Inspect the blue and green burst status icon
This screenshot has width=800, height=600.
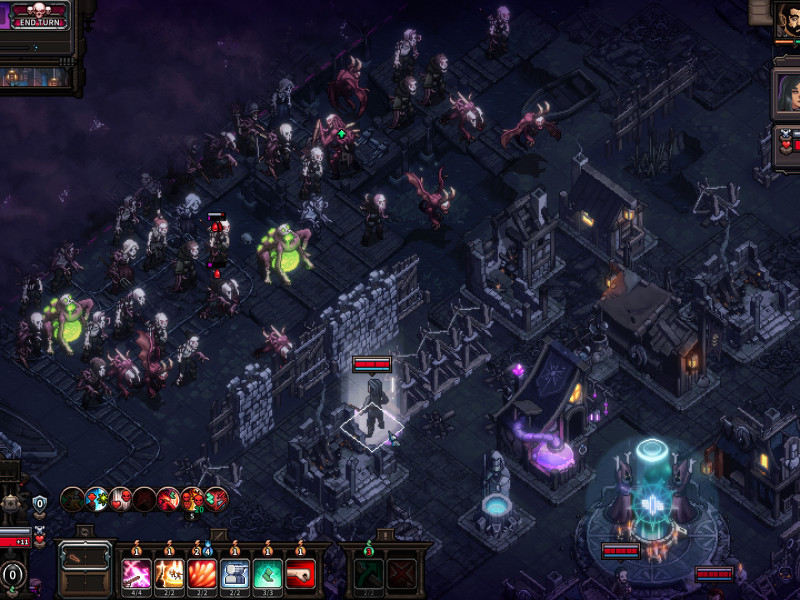96,498
